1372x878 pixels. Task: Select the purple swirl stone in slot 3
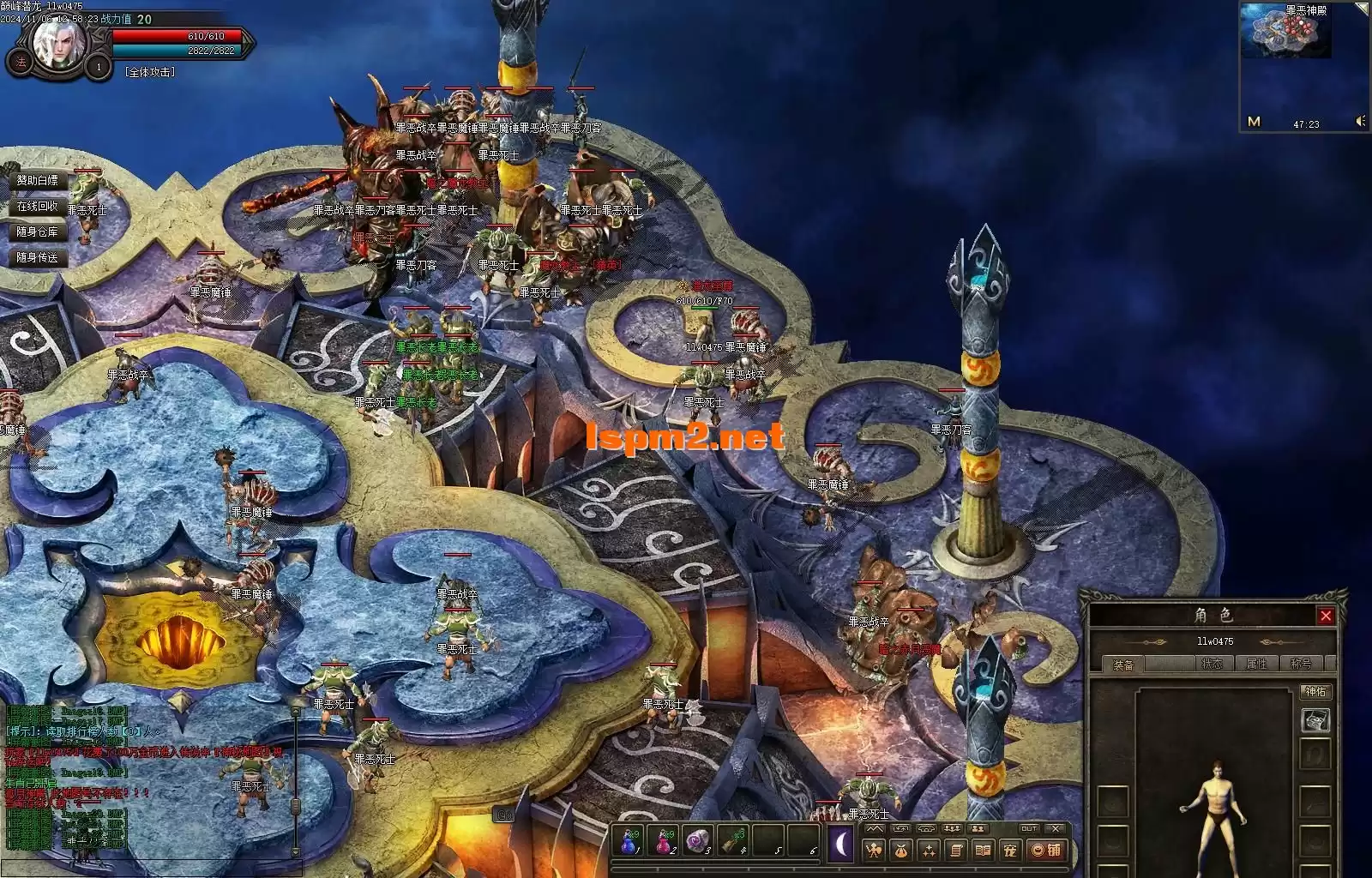(x=699, y=842)
